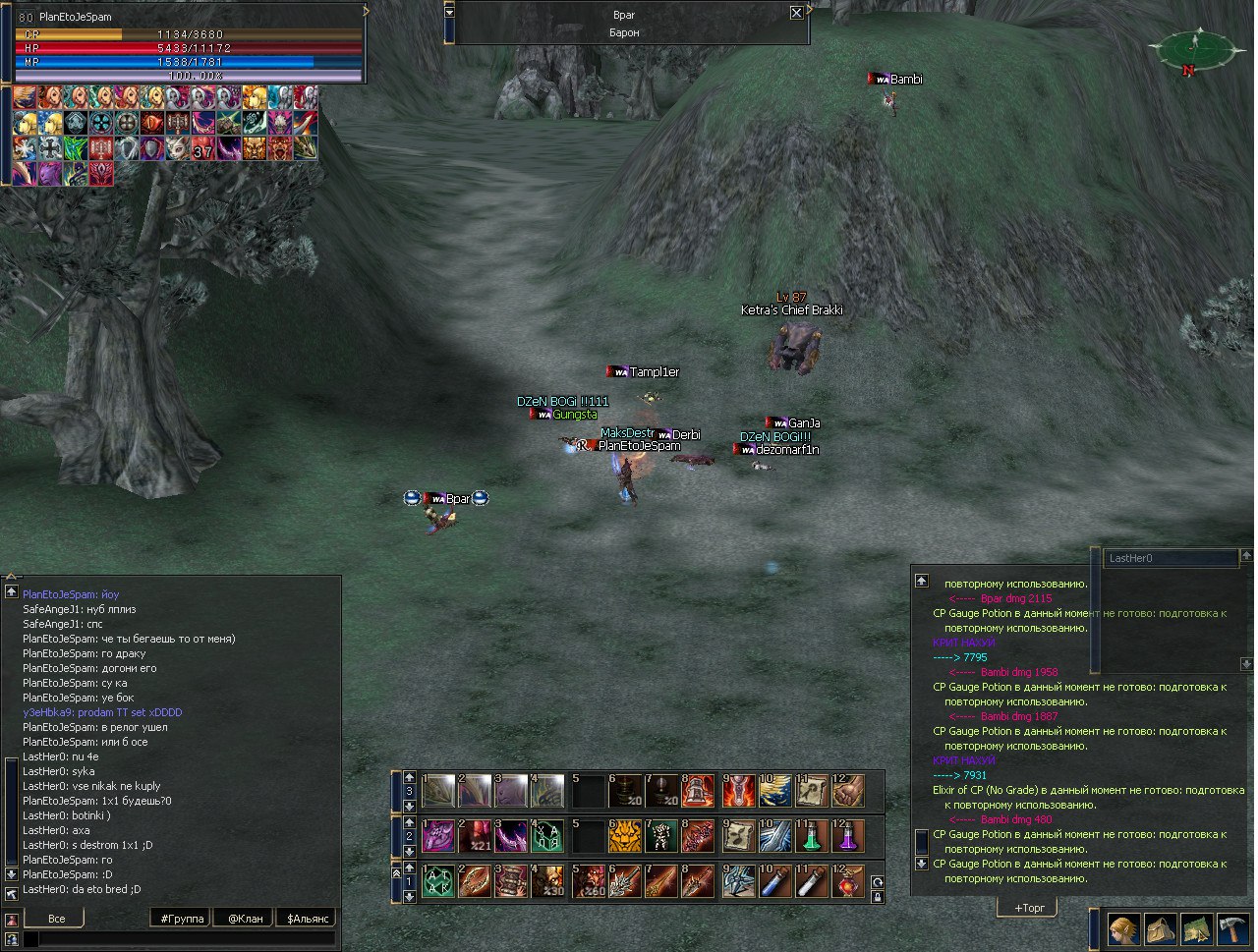Open the hammer system menu icon
The image size is (1258, 952).
(1231, 928)
